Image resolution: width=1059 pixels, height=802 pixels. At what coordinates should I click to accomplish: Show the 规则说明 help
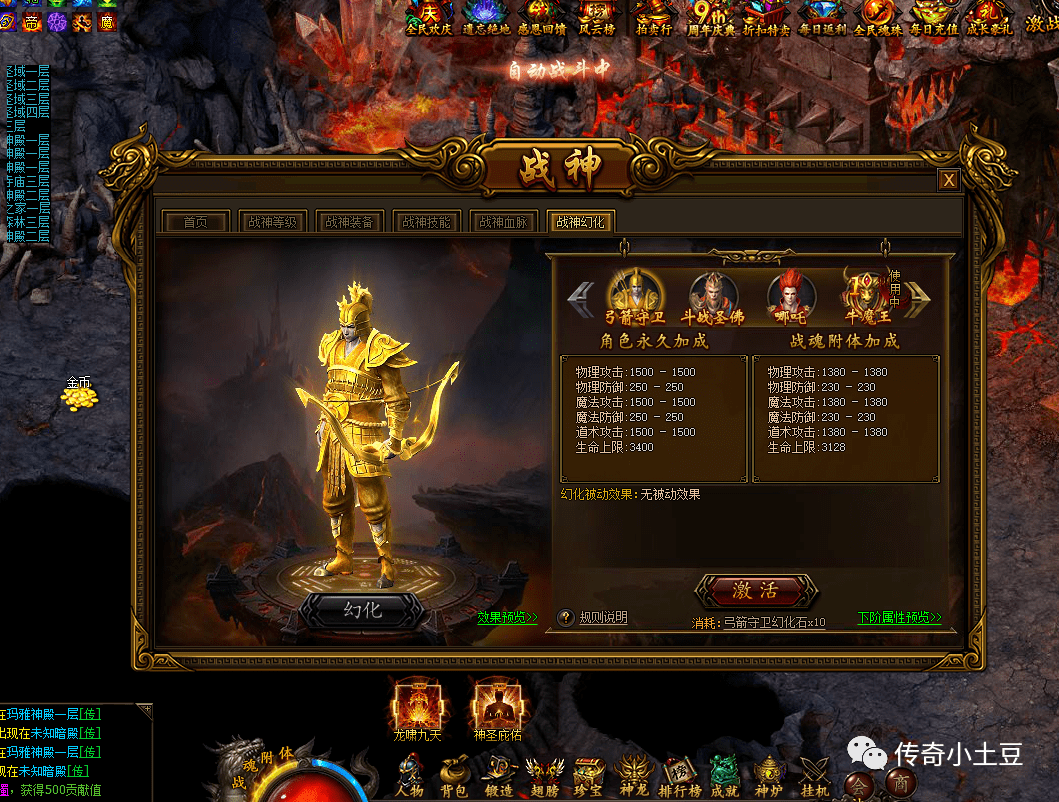click(594, 618)
